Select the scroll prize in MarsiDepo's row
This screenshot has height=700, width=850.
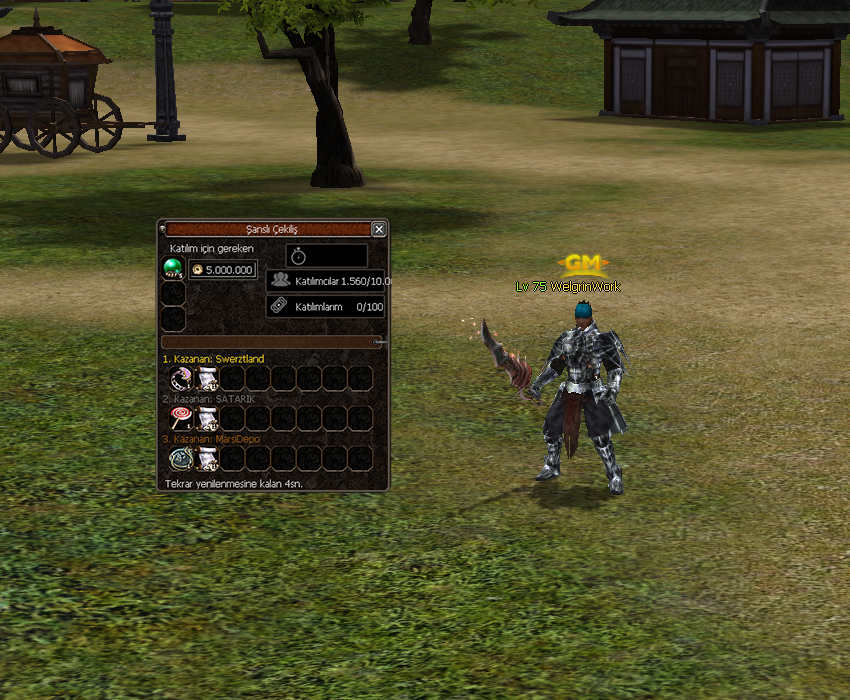[x=208, y=458]
